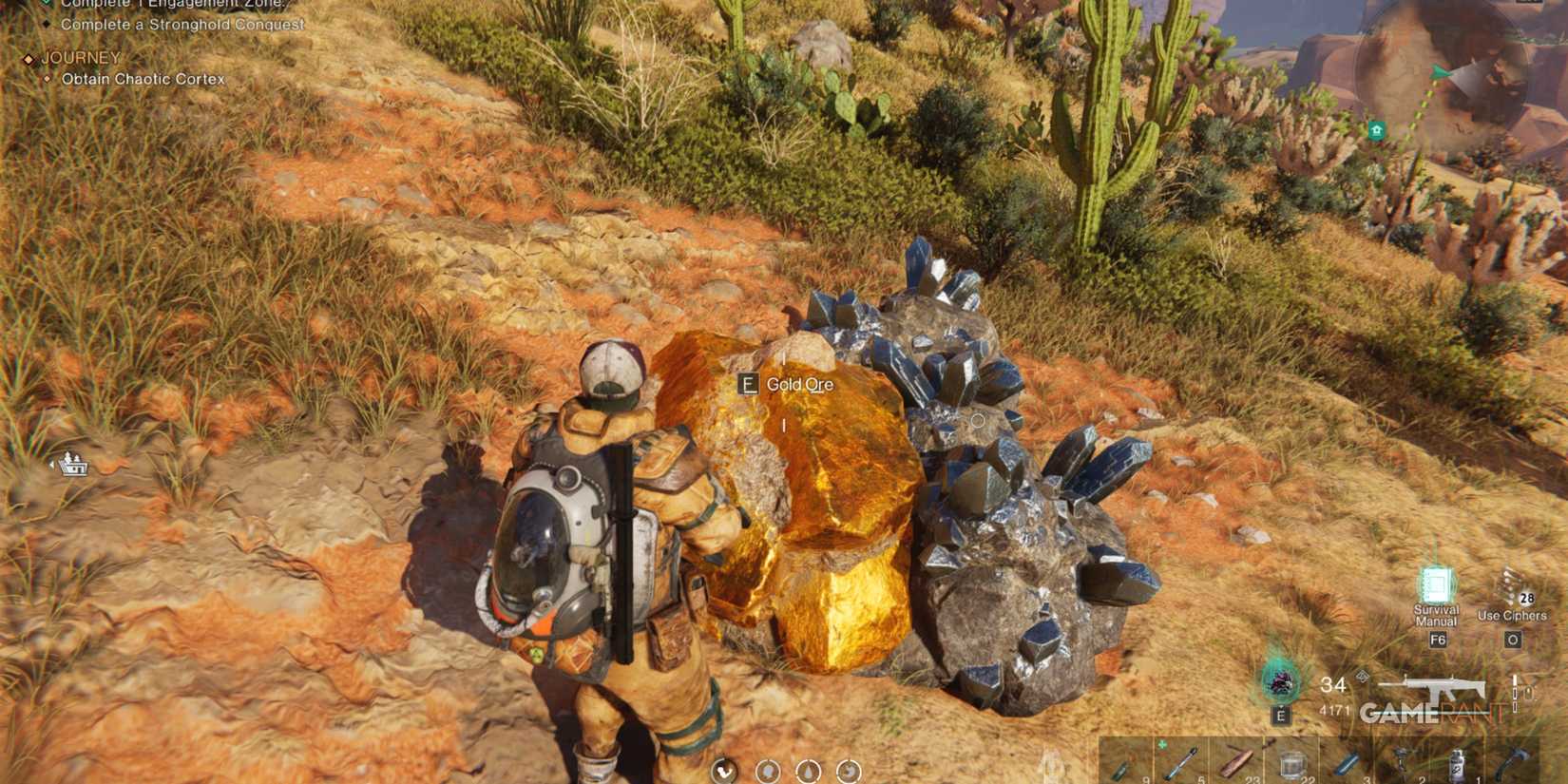
Task: Click the ammo item icon bound to E
Action: coord(1280,682)
